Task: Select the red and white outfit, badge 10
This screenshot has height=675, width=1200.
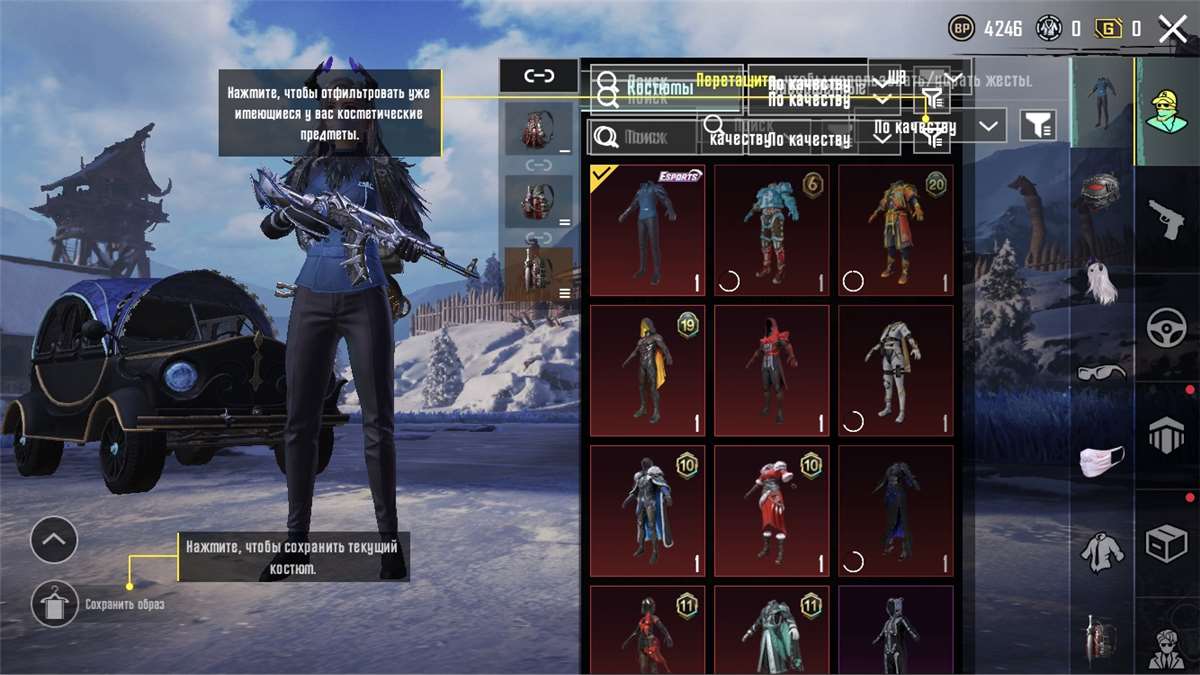Action: 771,511
